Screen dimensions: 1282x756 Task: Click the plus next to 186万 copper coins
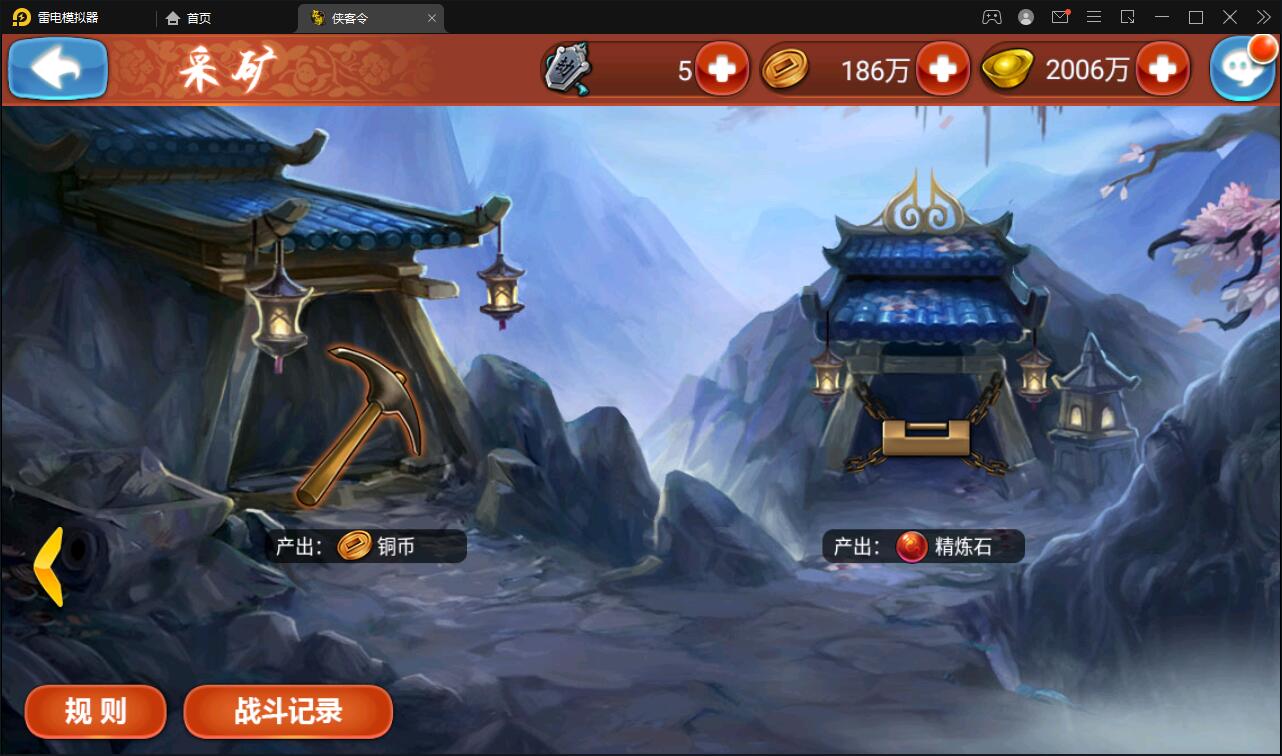point(942,68)
